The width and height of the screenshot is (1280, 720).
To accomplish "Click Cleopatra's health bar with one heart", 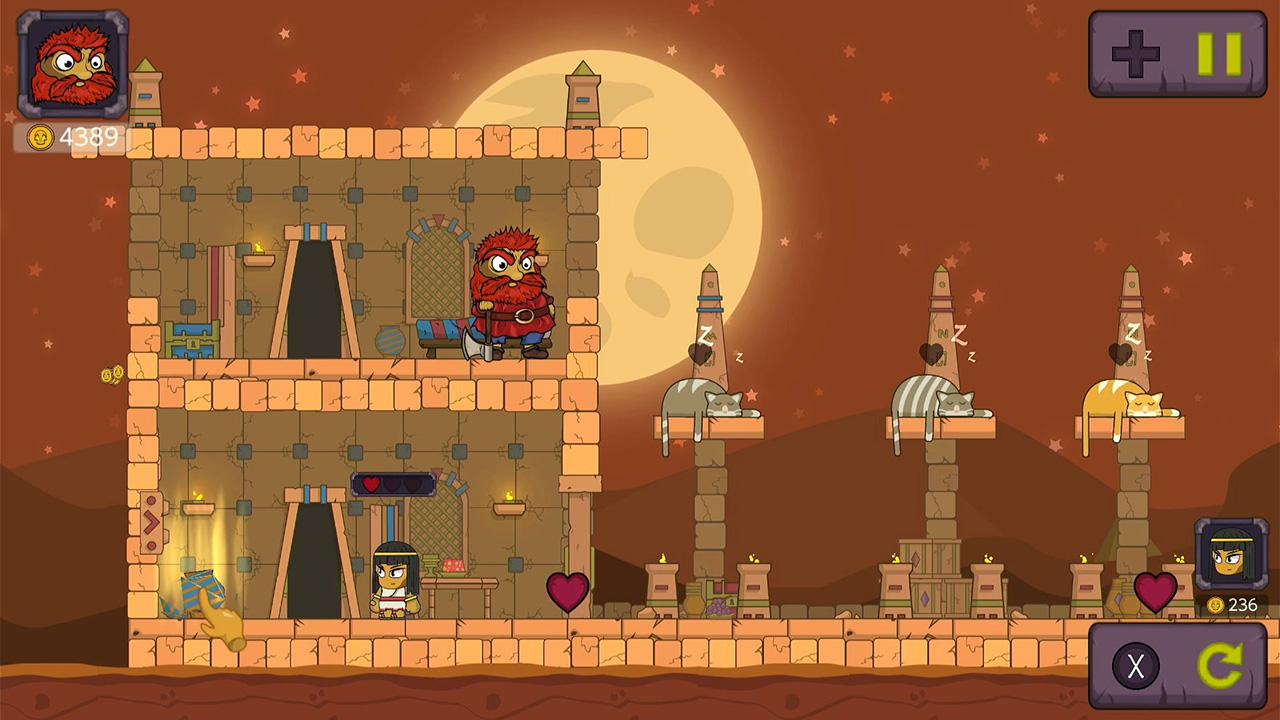I will (x=392, y=484).
